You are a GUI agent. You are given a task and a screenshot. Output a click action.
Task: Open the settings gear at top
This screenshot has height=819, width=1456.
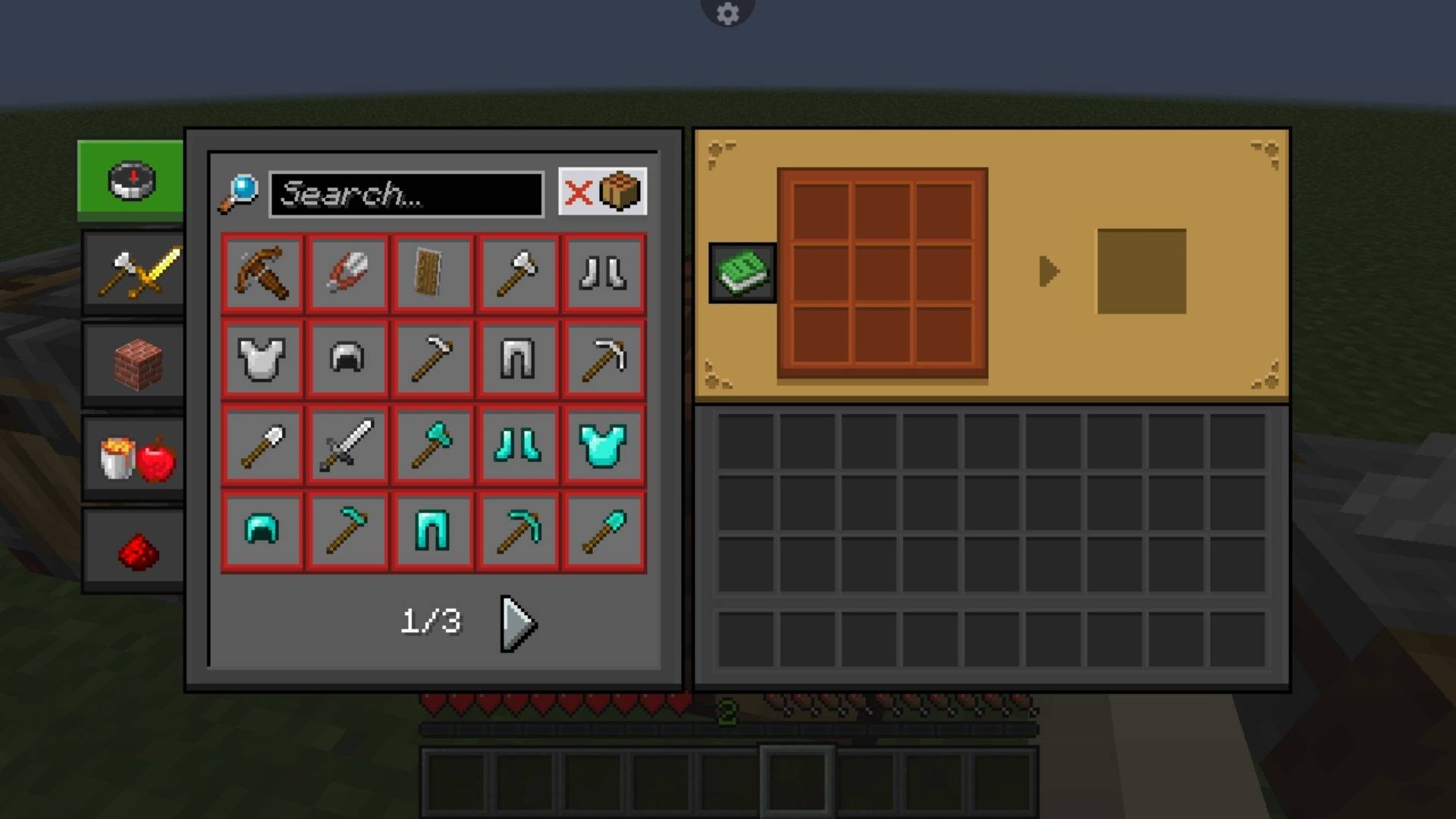pos(727,12)
